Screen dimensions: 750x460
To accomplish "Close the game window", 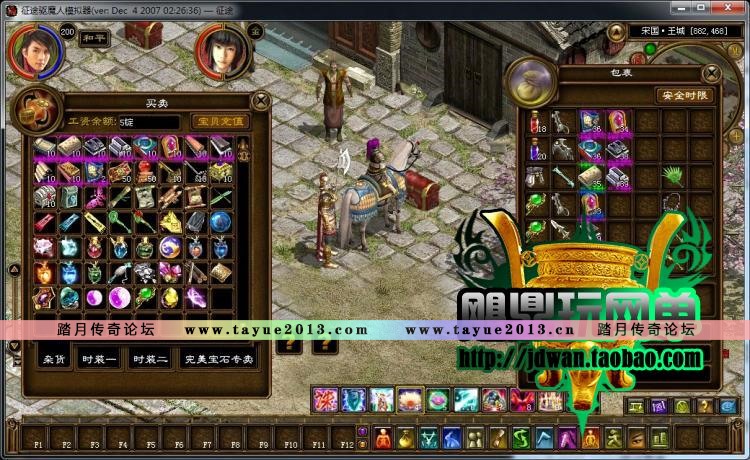I will coord(734,8).
